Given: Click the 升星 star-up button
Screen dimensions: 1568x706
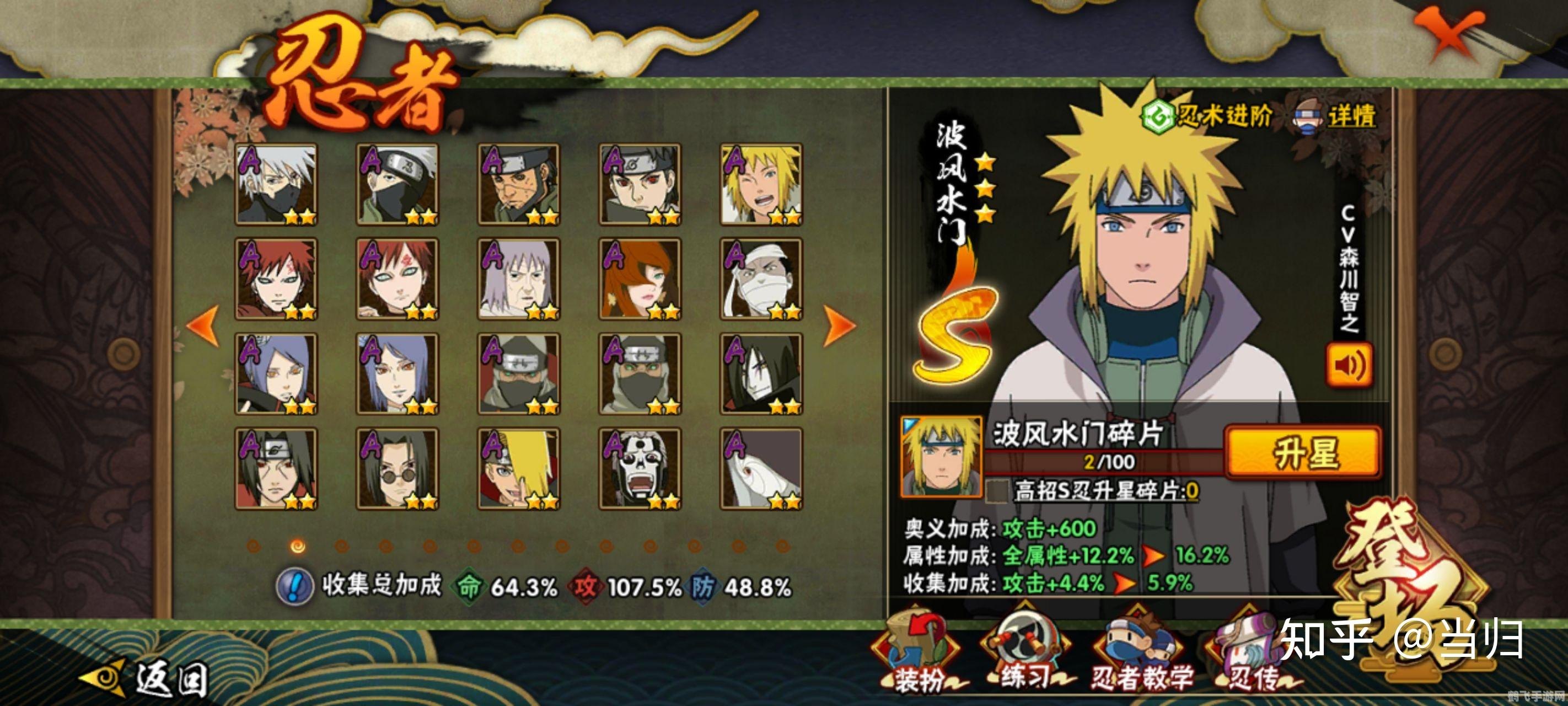Looking at the screenshot, I should coord(1303,453).
